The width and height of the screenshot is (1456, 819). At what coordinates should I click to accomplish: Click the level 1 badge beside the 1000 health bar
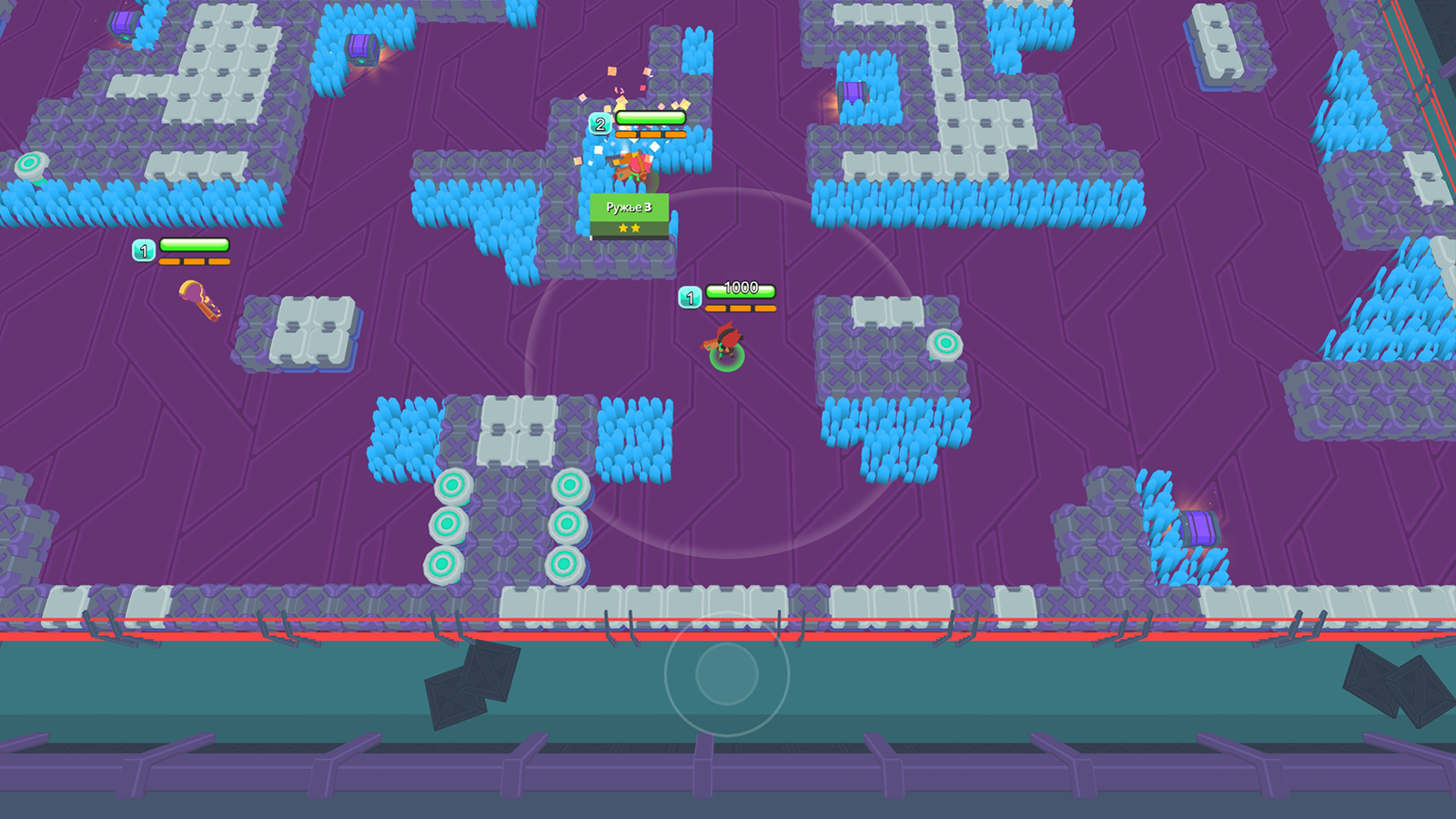[x=692, y=295]
